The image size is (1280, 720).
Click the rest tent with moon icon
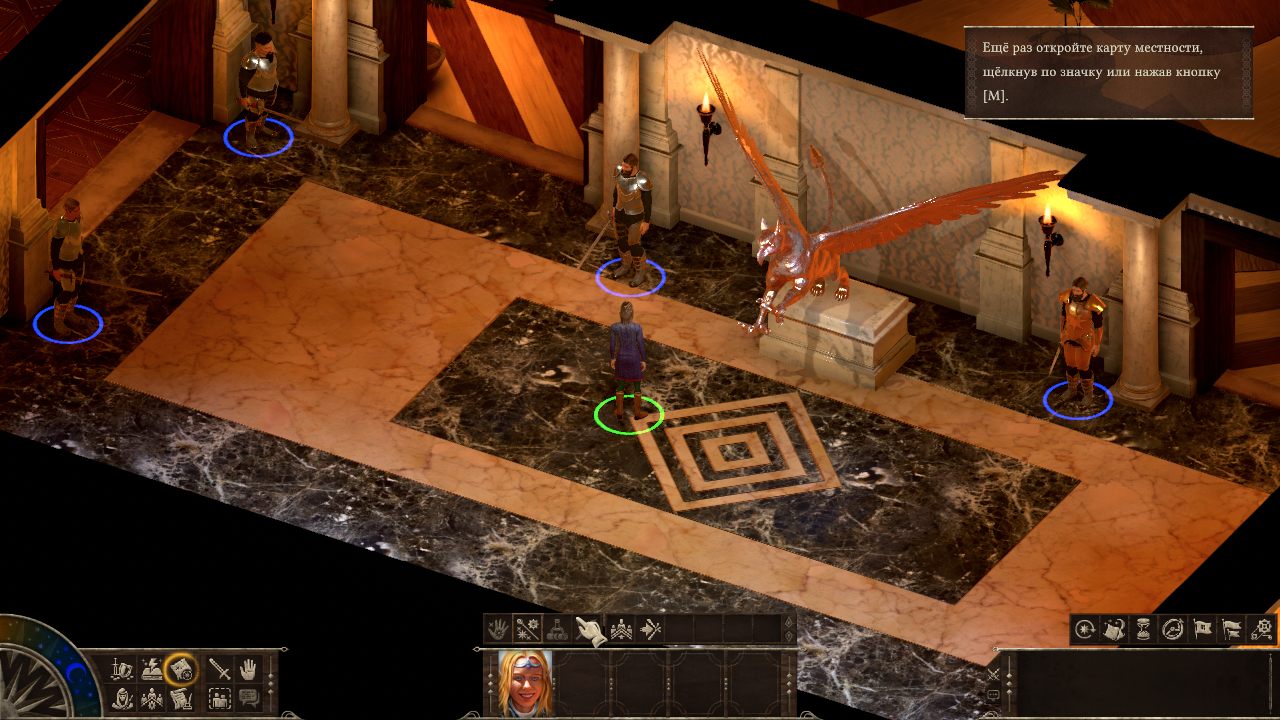1114,629
